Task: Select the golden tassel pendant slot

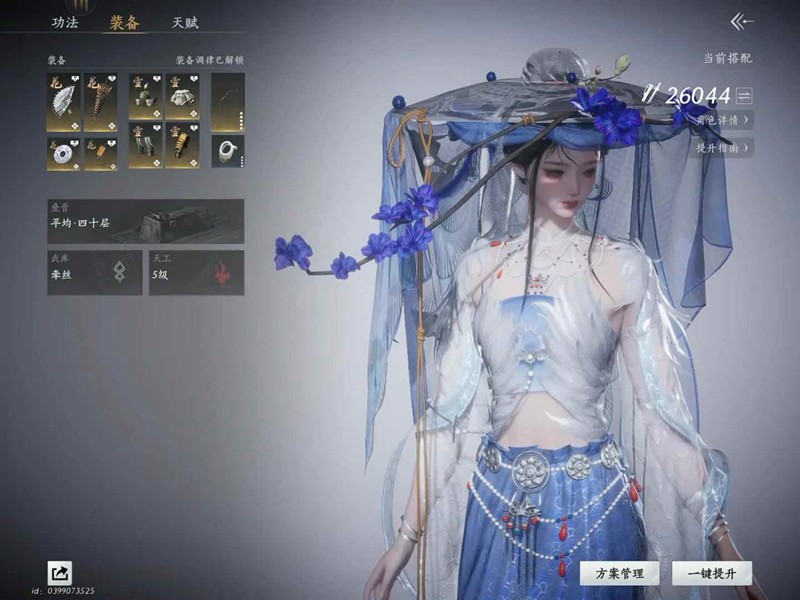Action: pyautogui.click(x=100, y=153)
